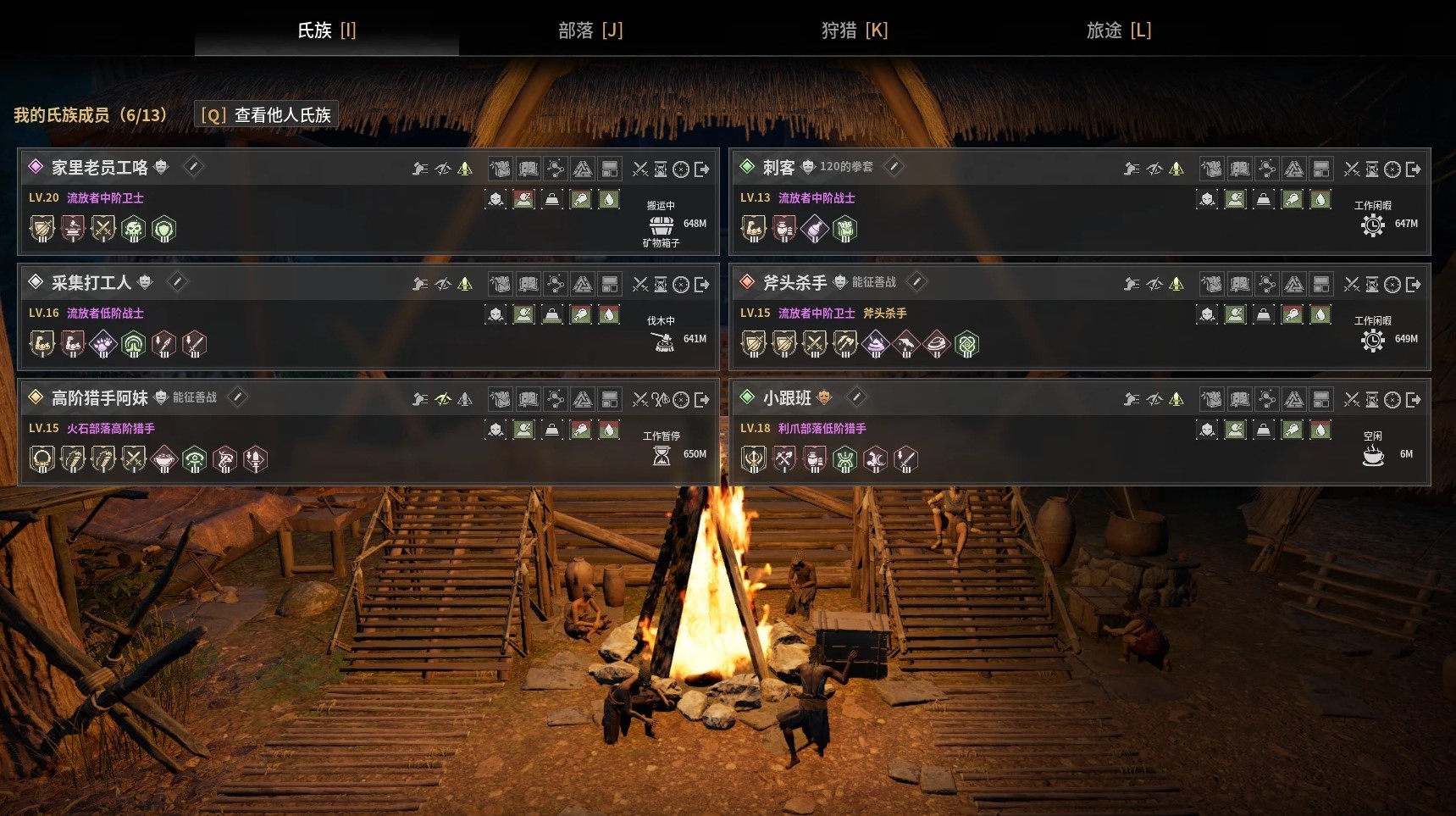Rename member 家里老员工咯 with pencil icon
The image size is (1456, 816).
(193, 167)
